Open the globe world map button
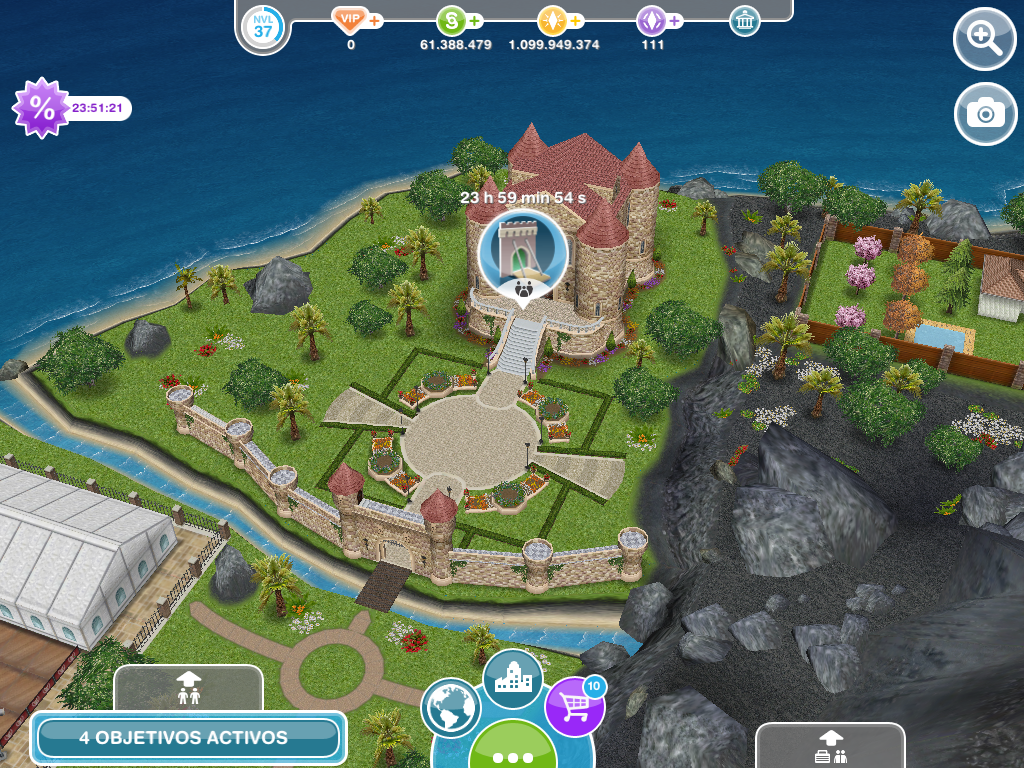This screenshot has width=1024, height=768. click(451, 707)
